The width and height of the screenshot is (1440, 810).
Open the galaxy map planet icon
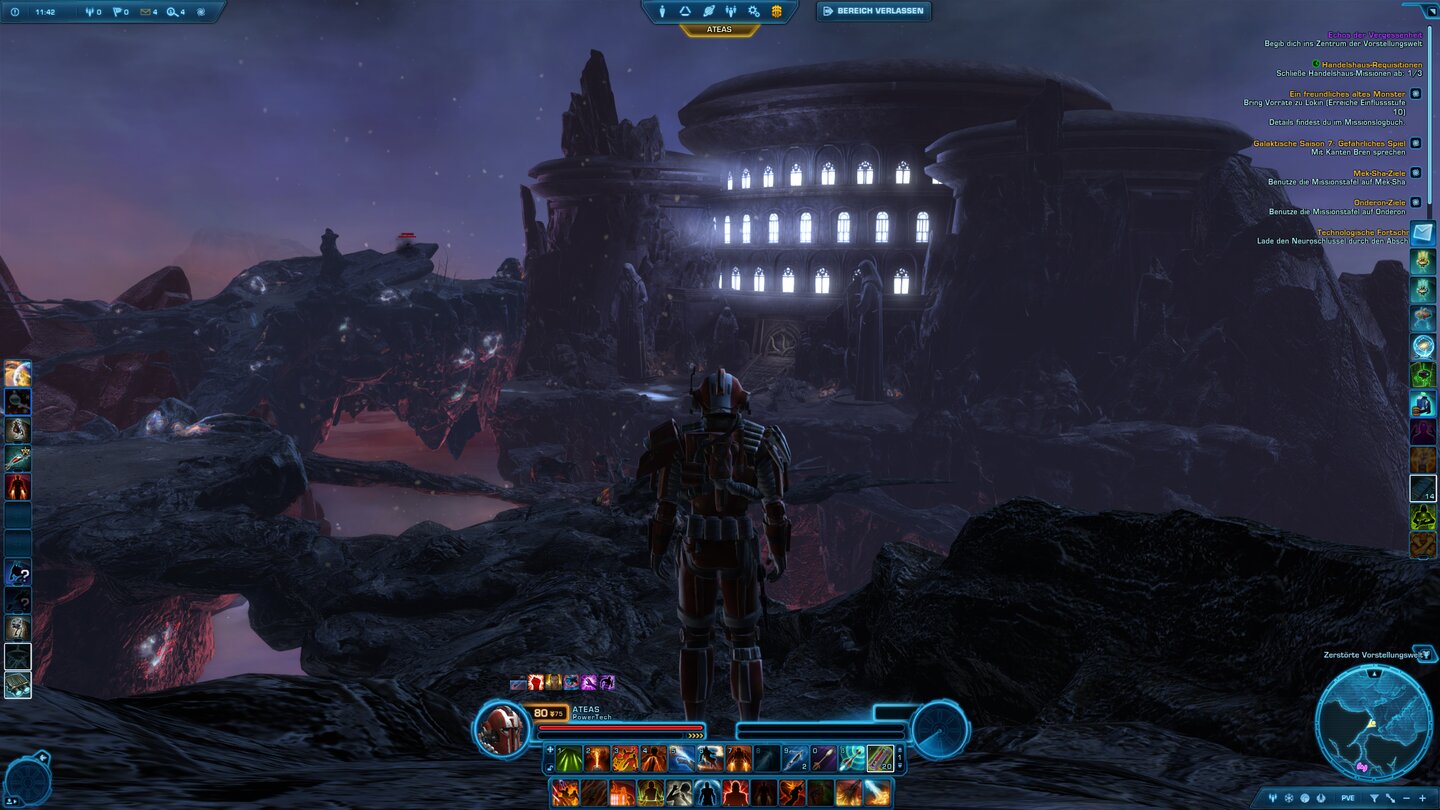click(709, 12)
